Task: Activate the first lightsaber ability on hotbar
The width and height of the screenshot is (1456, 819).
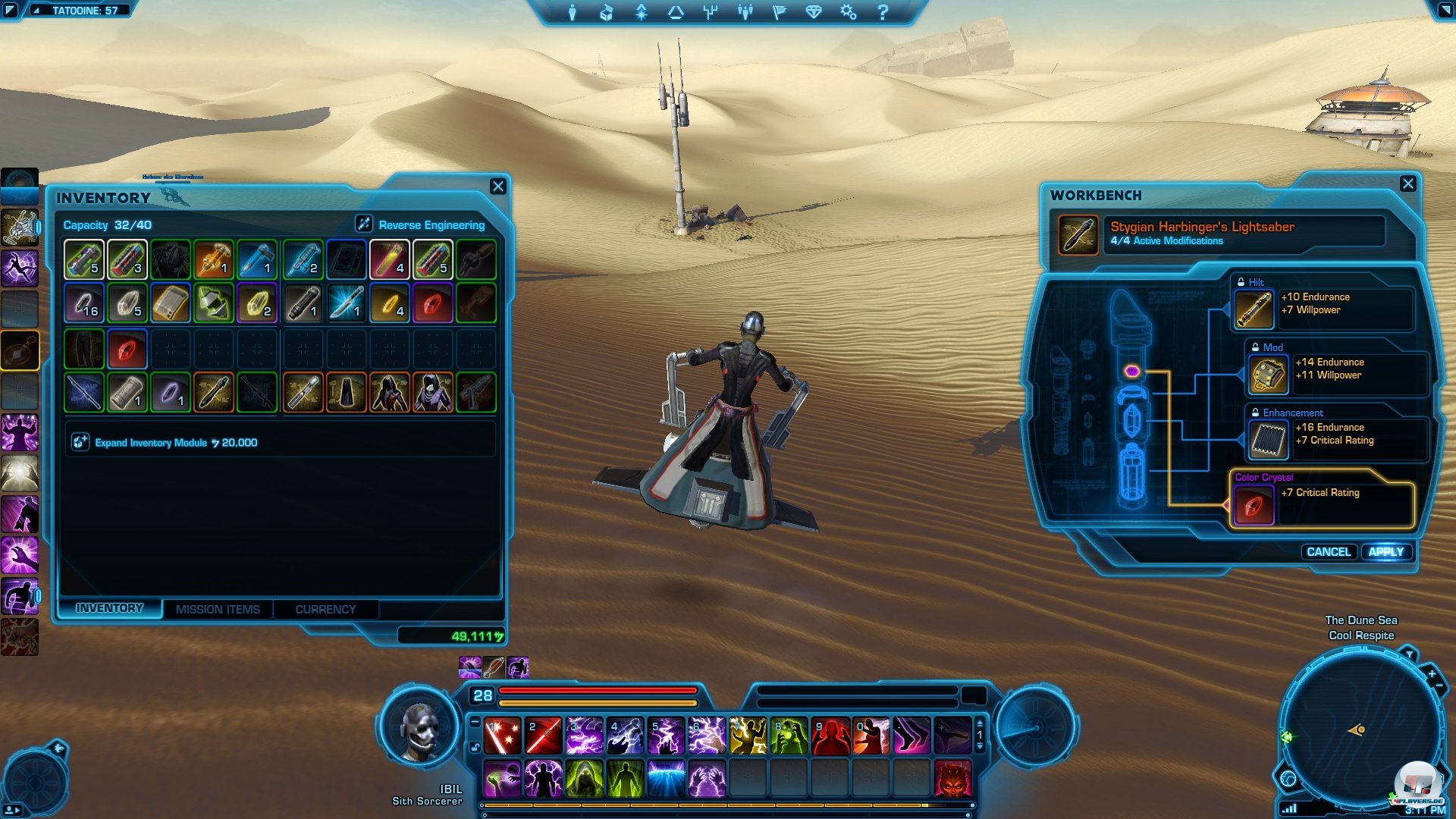Action: tap(502, 736)
